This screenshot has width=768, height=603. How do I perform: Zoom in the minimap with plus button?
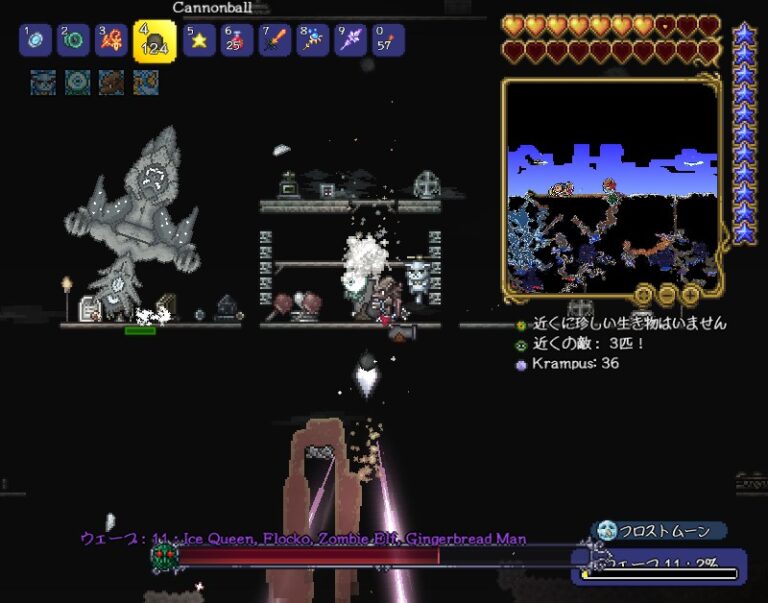point(689,294)
